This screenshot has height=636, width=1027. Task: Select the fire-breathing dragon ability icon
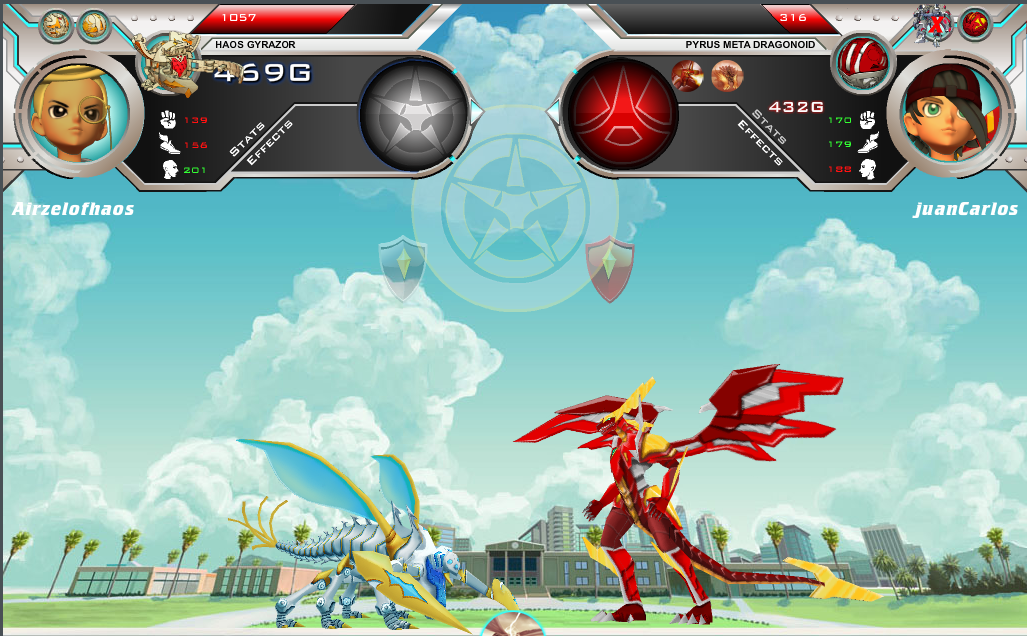click(x=687, y=75)
